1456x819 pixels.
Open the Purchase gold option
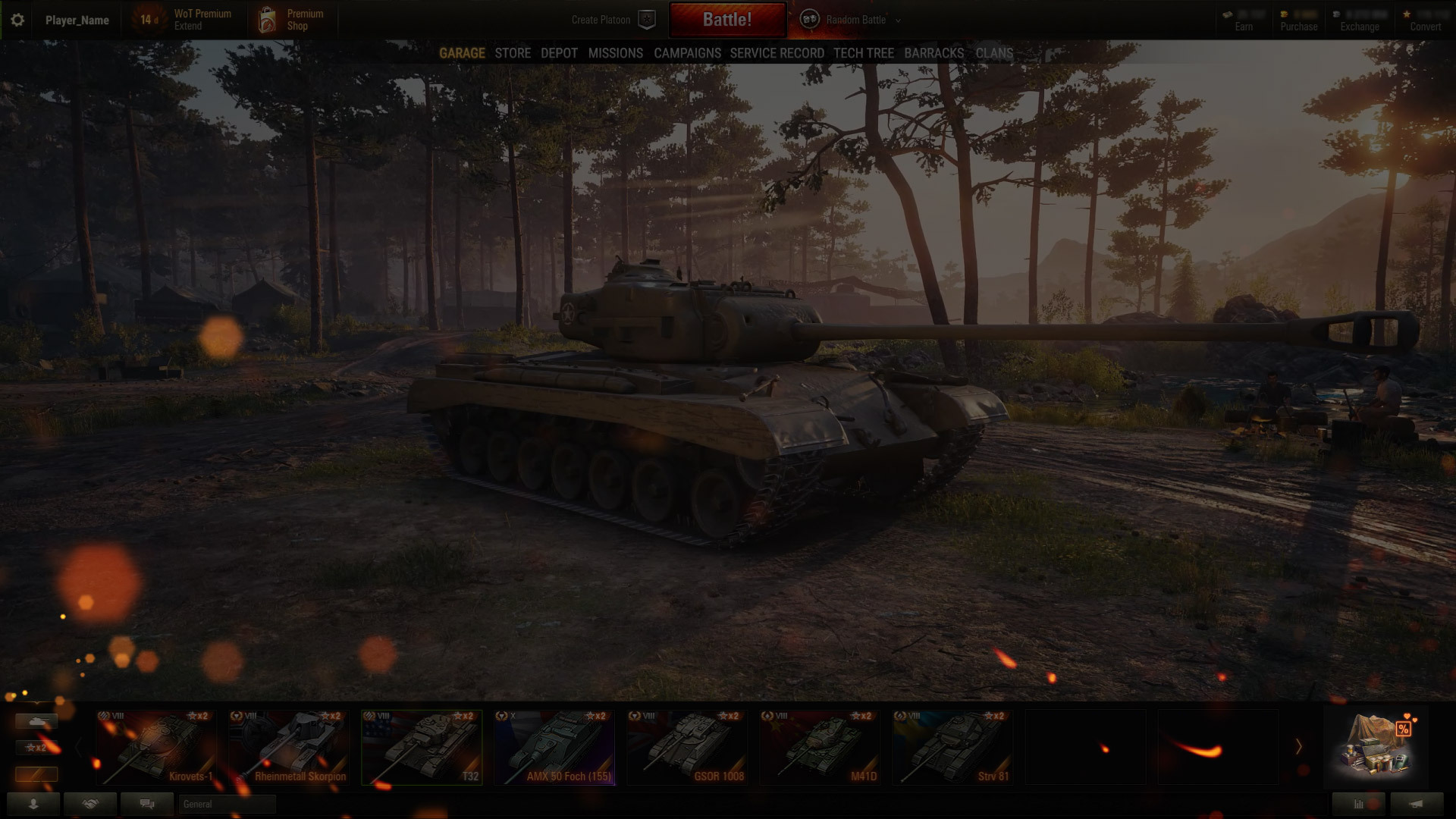tap(1298, 20)
